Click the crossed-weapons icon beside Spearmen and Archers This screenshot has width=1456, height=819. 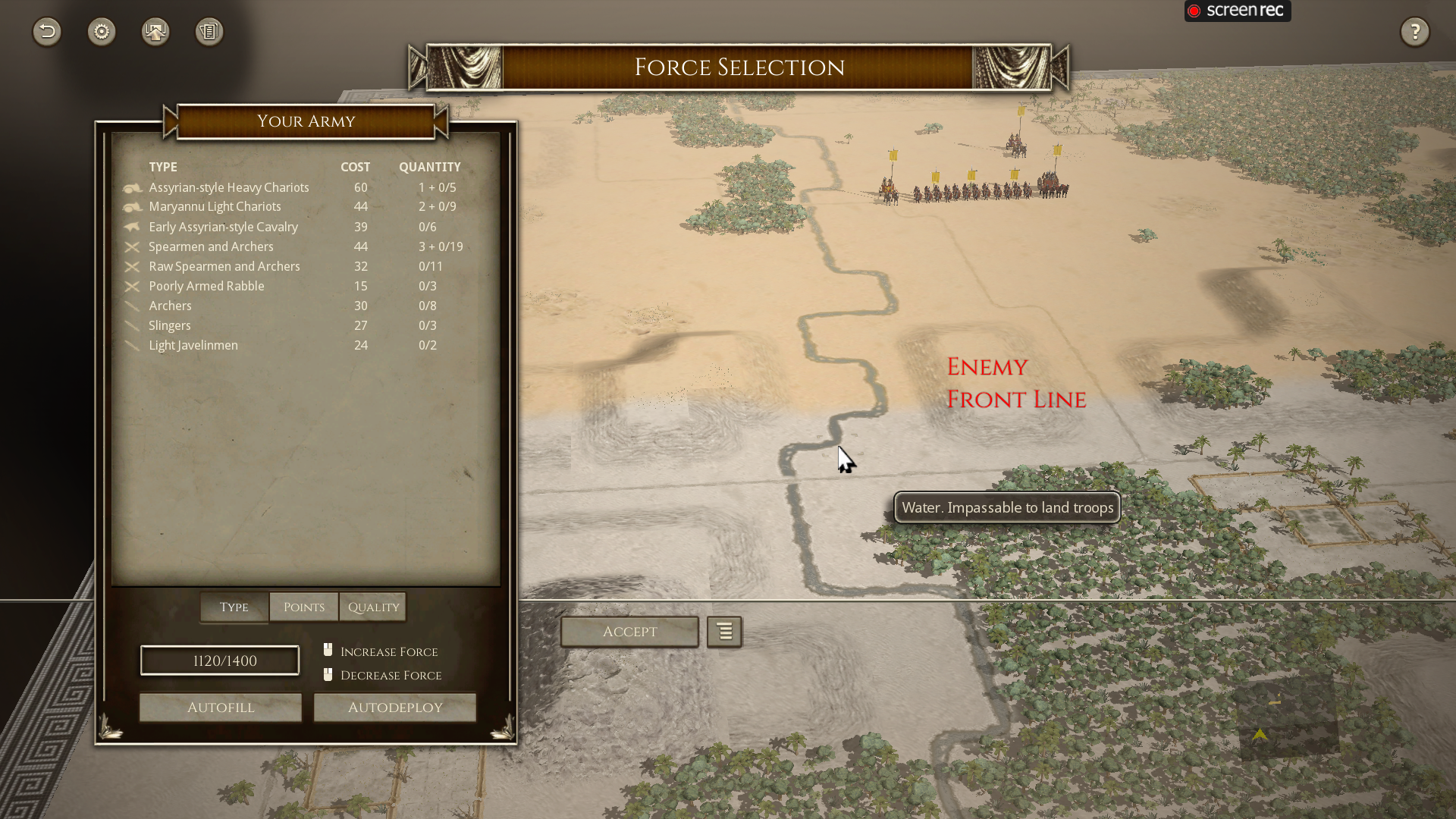coord(133,247)
